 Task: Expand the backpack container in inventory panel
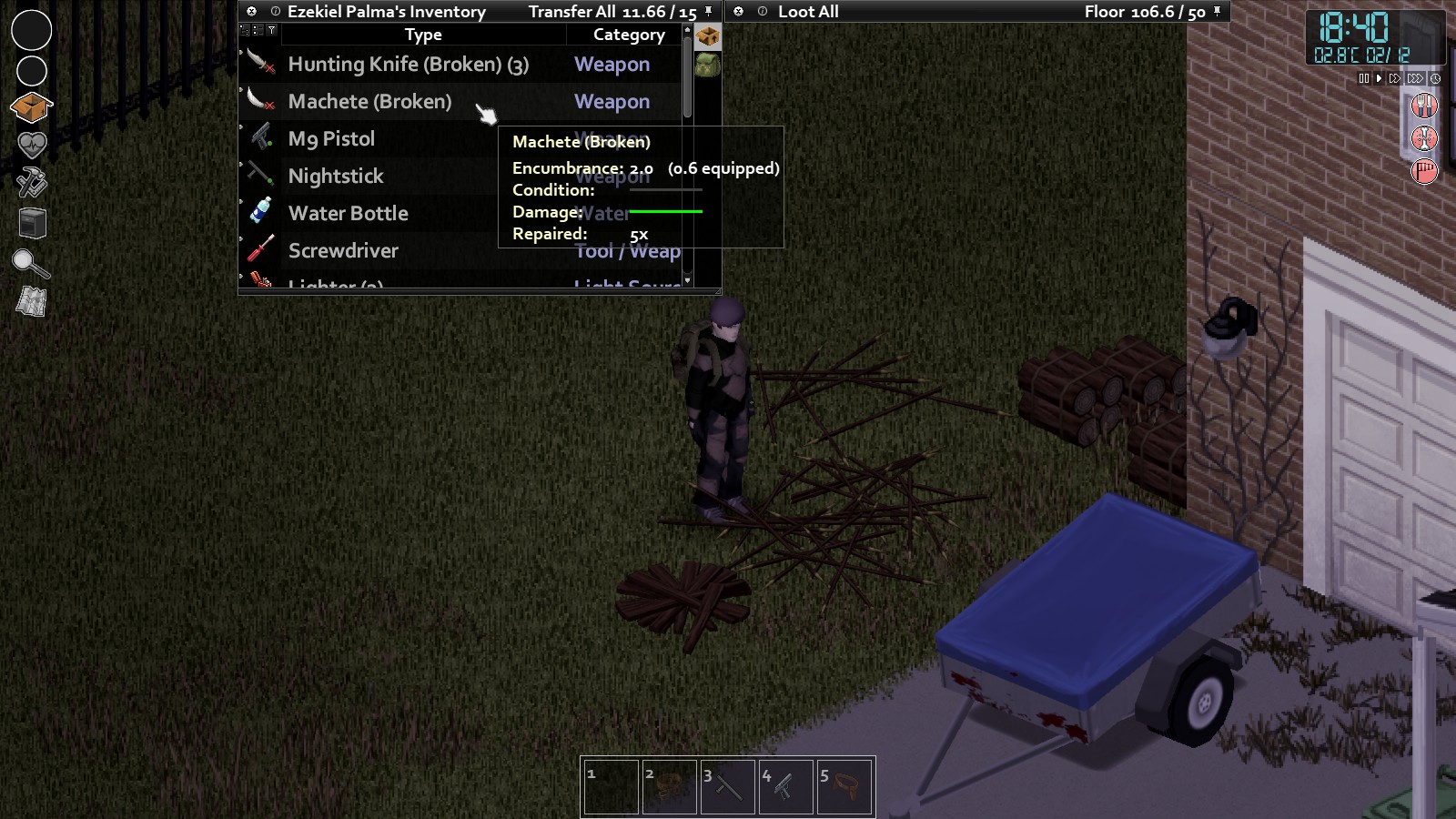pyautogui.click(x=707, y=66)
